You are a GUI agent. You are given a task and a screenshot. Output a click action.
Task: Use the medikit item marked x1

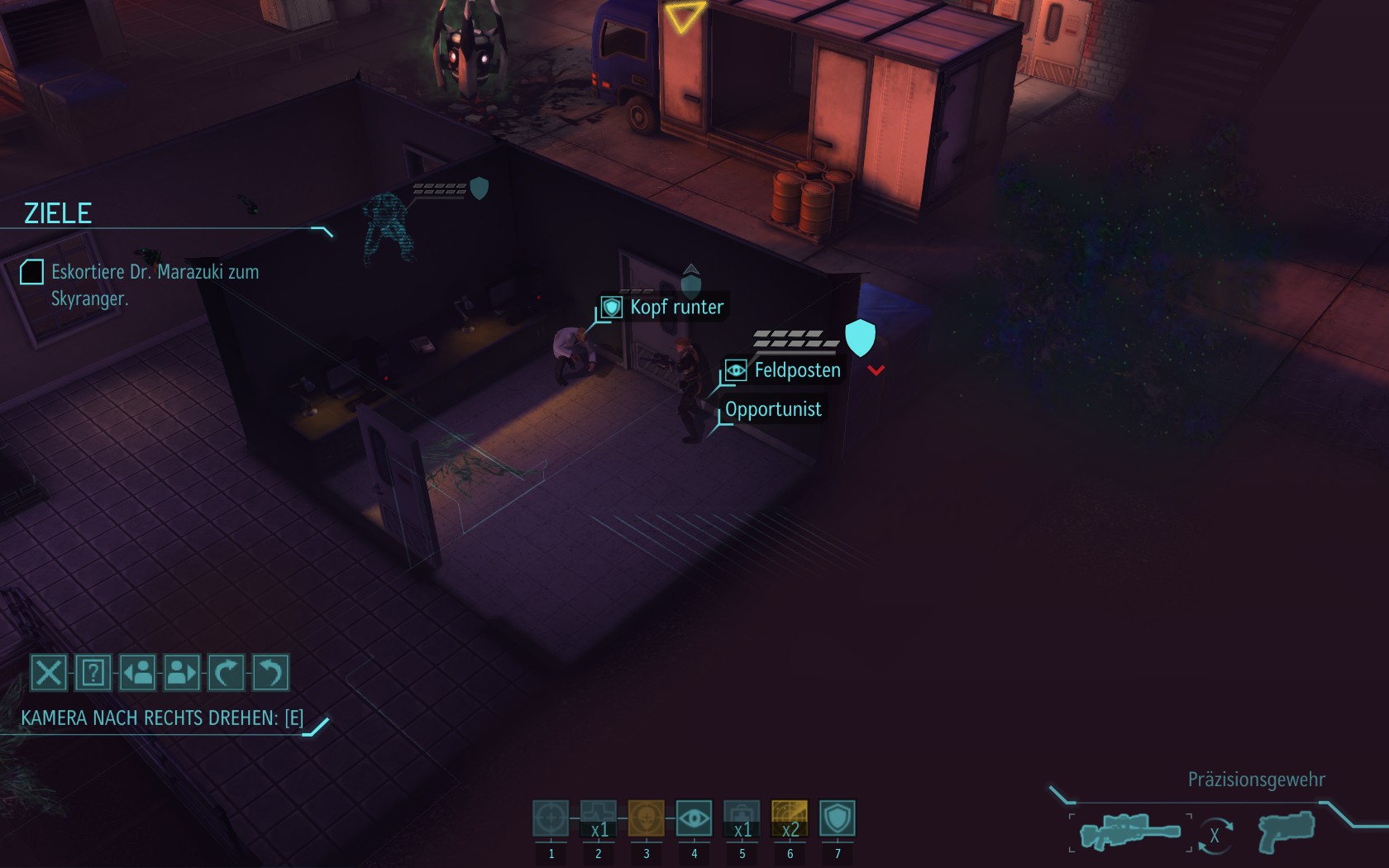coord(742,818)
